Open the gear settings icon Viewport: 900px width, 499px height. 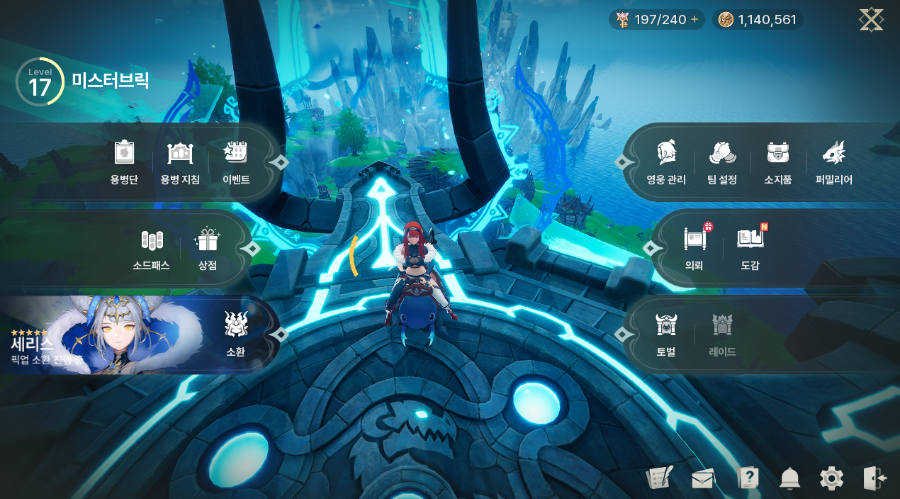click(x=831, y=477)
